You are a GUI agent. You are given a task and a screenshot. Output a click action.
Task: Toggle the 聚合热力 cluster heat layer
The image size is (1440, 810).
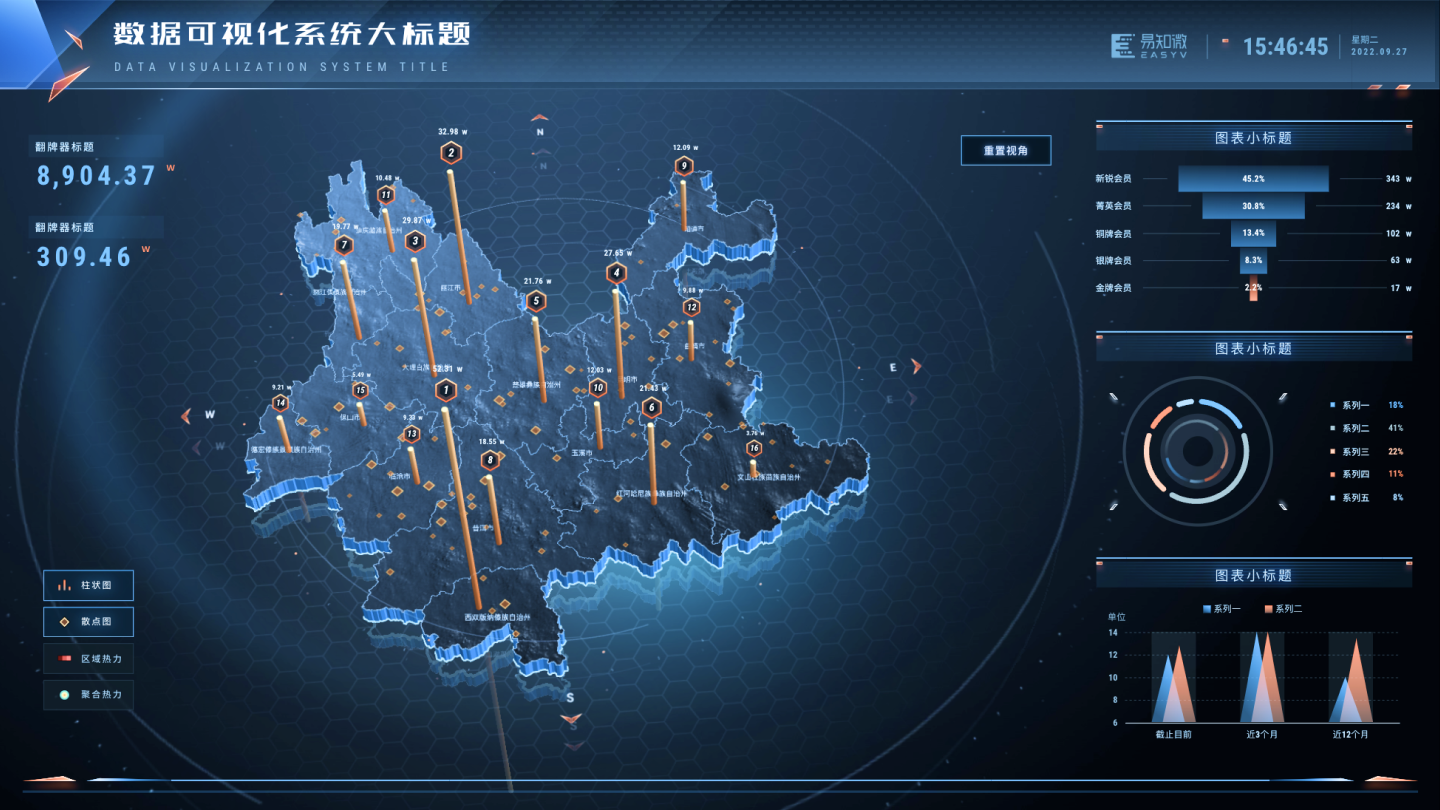pyautogui.click(x=88, y=695)
